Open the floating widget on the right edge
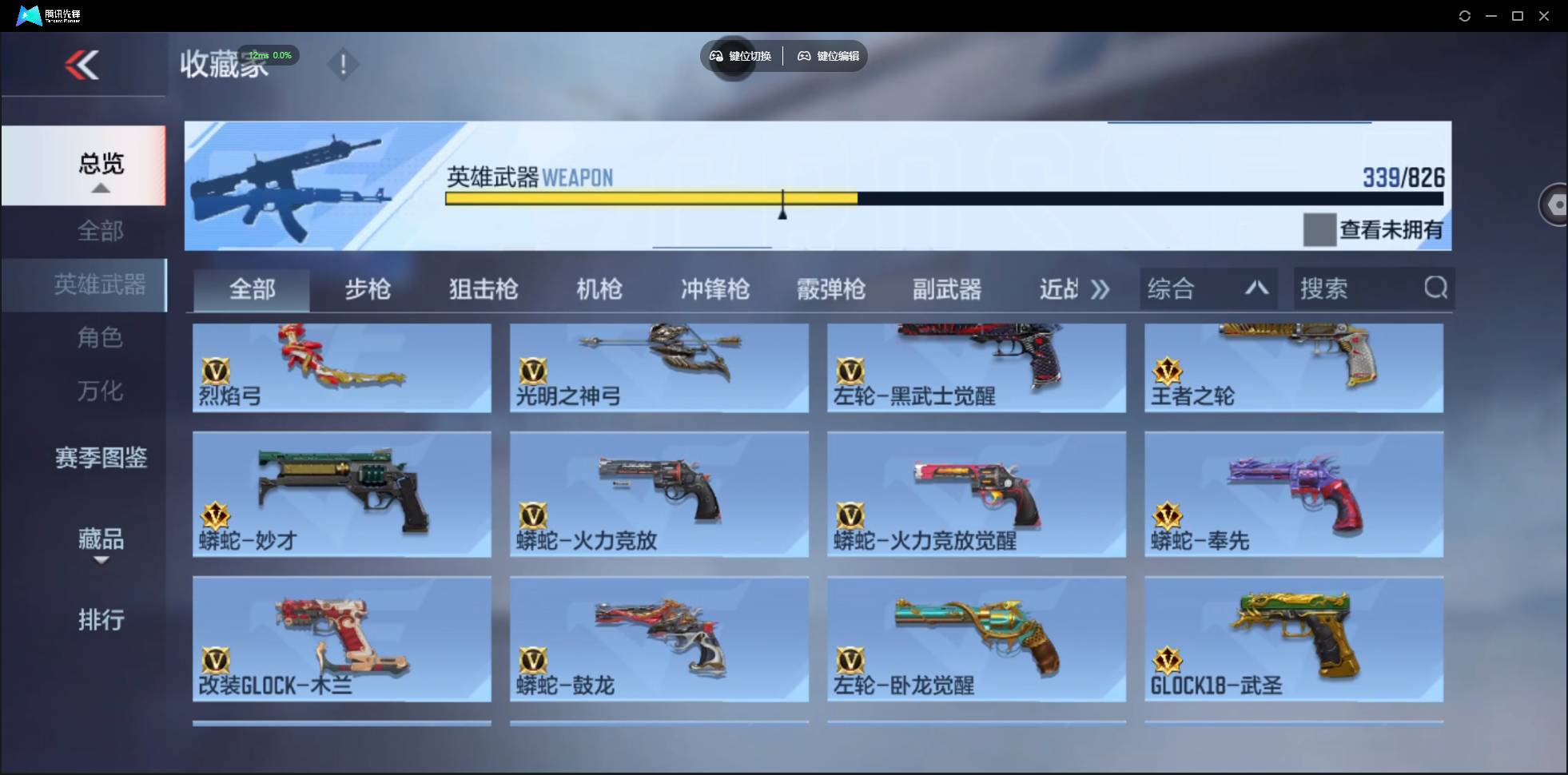The image size is (1568, 775). (1555, 204)
